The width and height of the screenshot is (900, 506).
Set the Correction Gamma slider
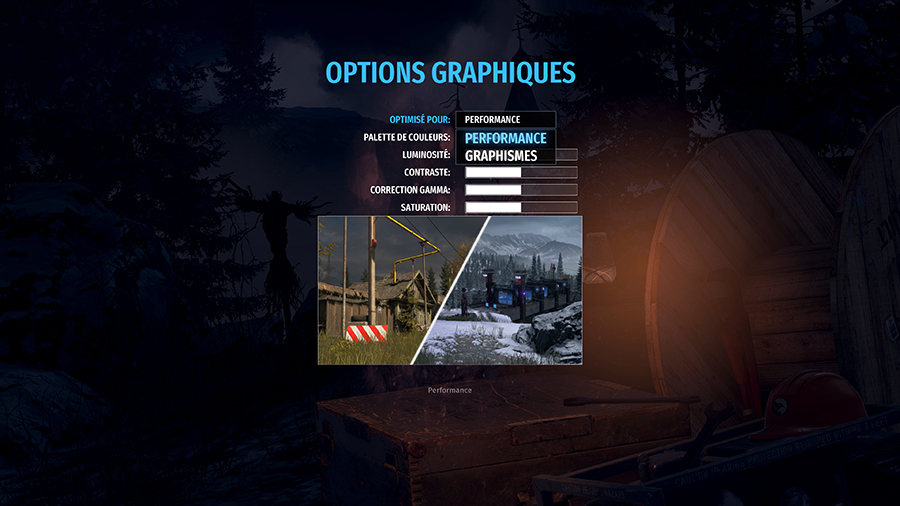(521, 190)
